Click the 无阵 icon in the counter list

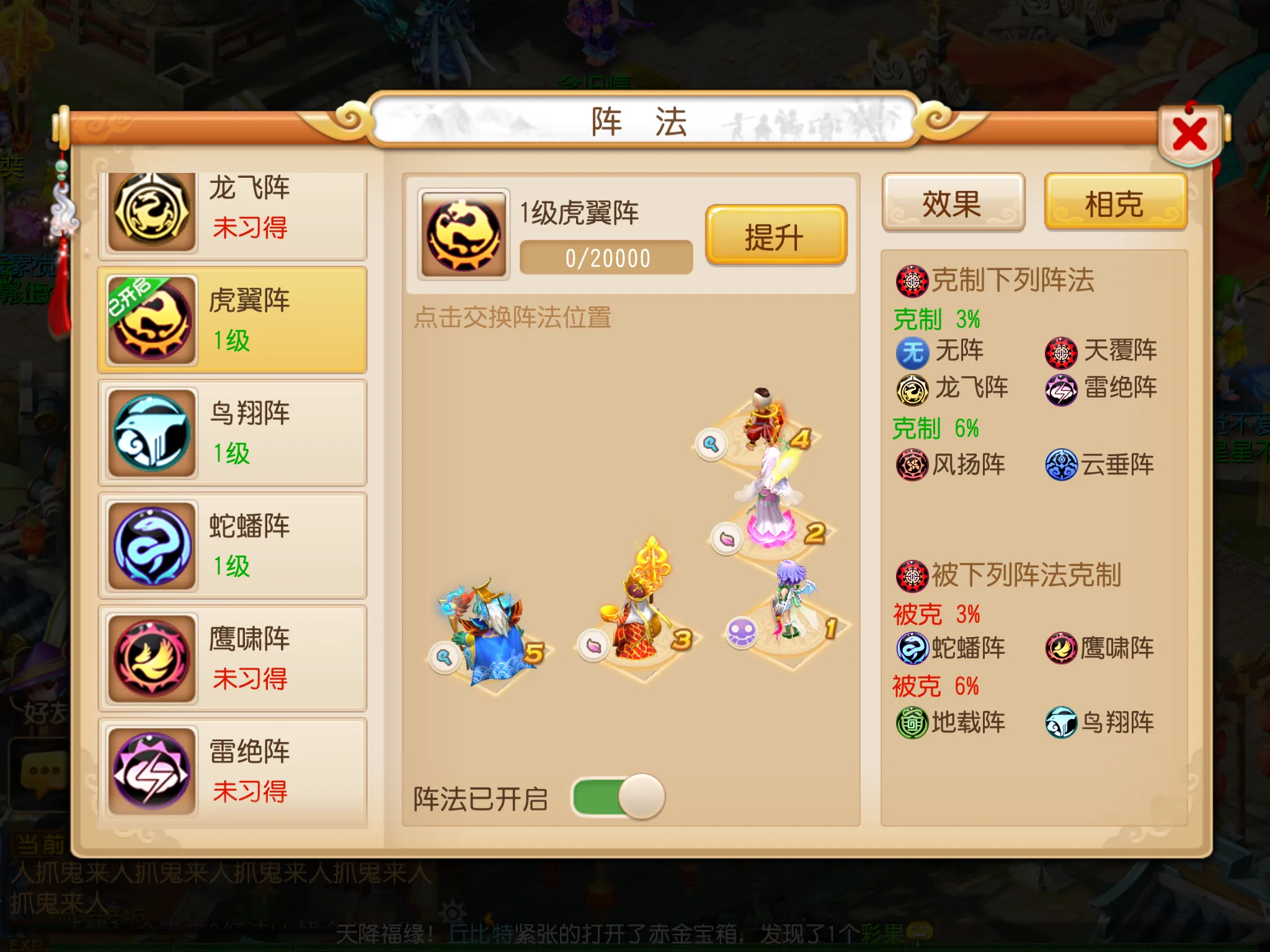tap(912, 351)
